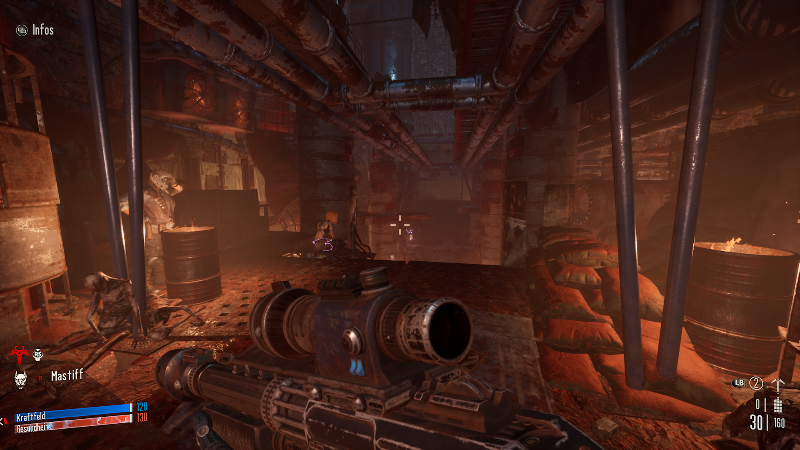Screen dimensions: 800x450
Task: Select the circled number 2 weapon slot
Action: [x=757, y=384]
